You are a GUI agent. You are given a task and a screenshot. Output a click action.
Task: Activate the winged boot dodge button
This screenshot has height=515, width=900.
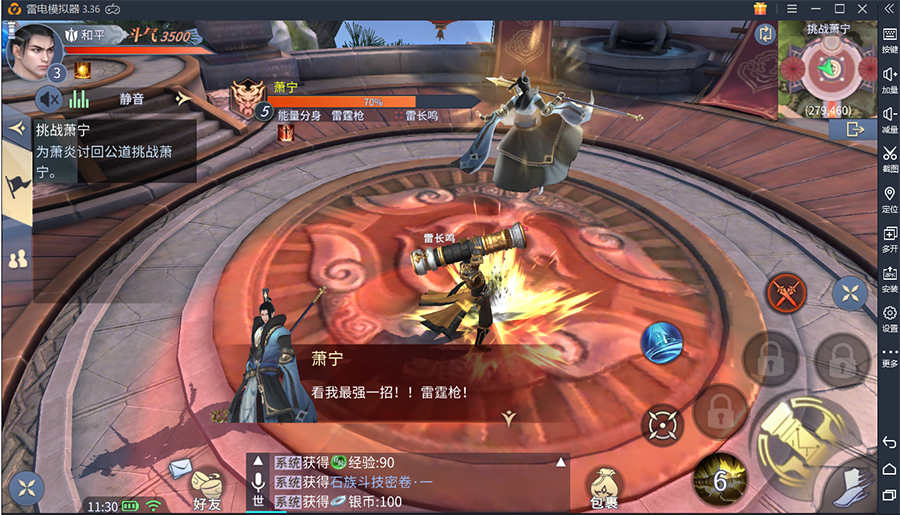853,485
